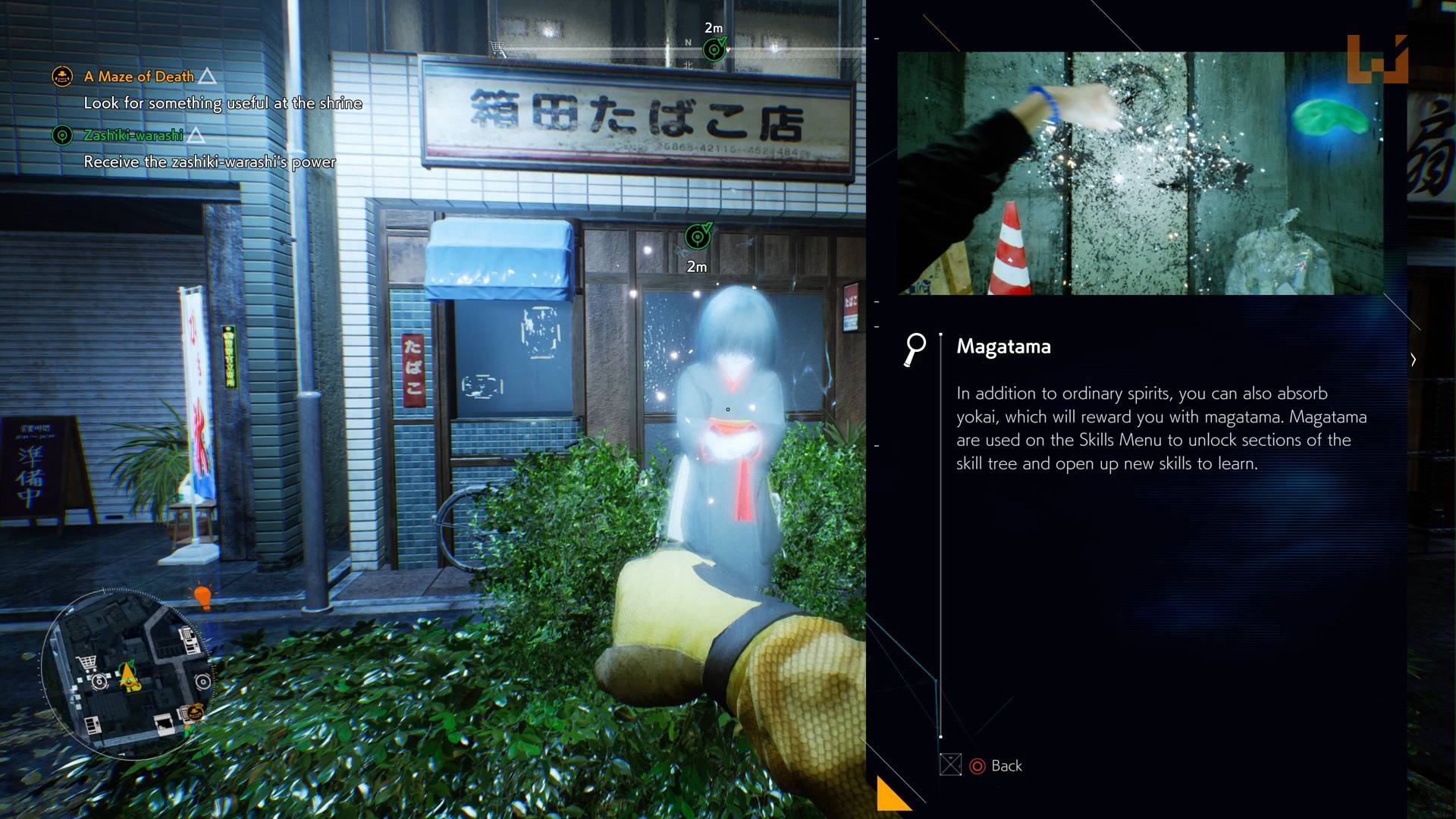1456x819 pixels.
Task: Open the Magatama tutorial tab
Action: 1003,347
